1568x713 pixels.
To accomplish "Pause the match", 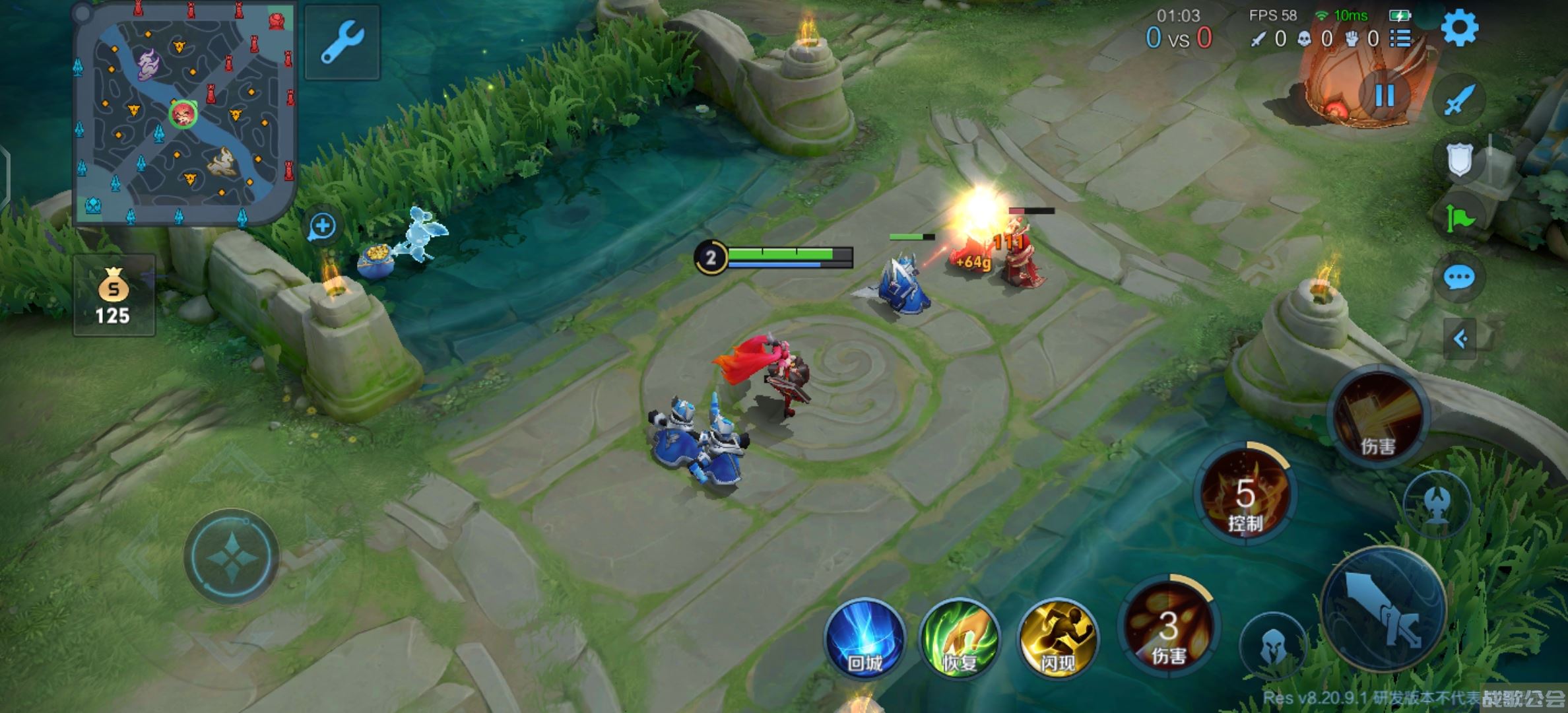I will tap(1384, 96).
